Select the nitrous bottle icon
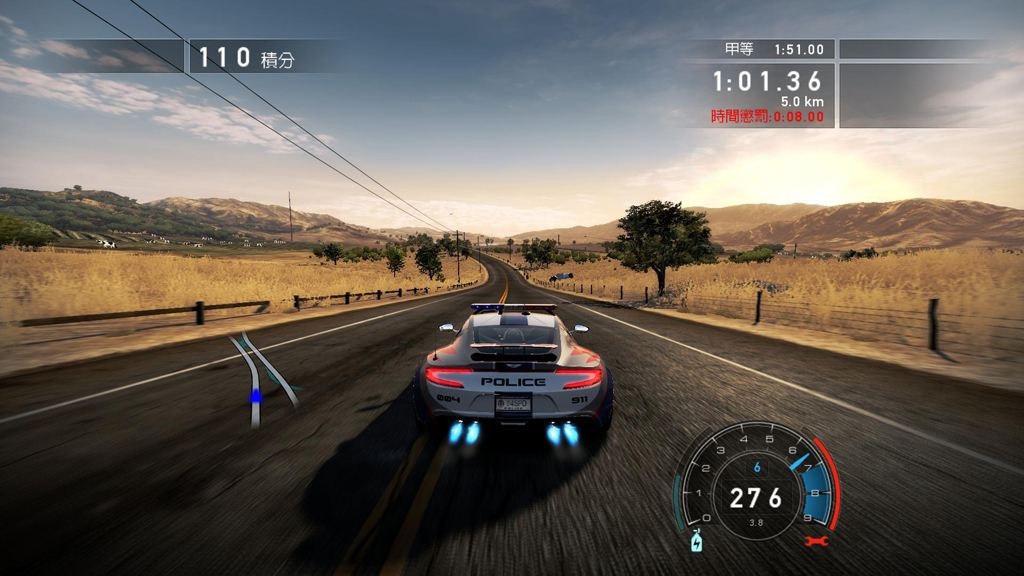This screenshot has height=576, width=1024. pos(696,542)
